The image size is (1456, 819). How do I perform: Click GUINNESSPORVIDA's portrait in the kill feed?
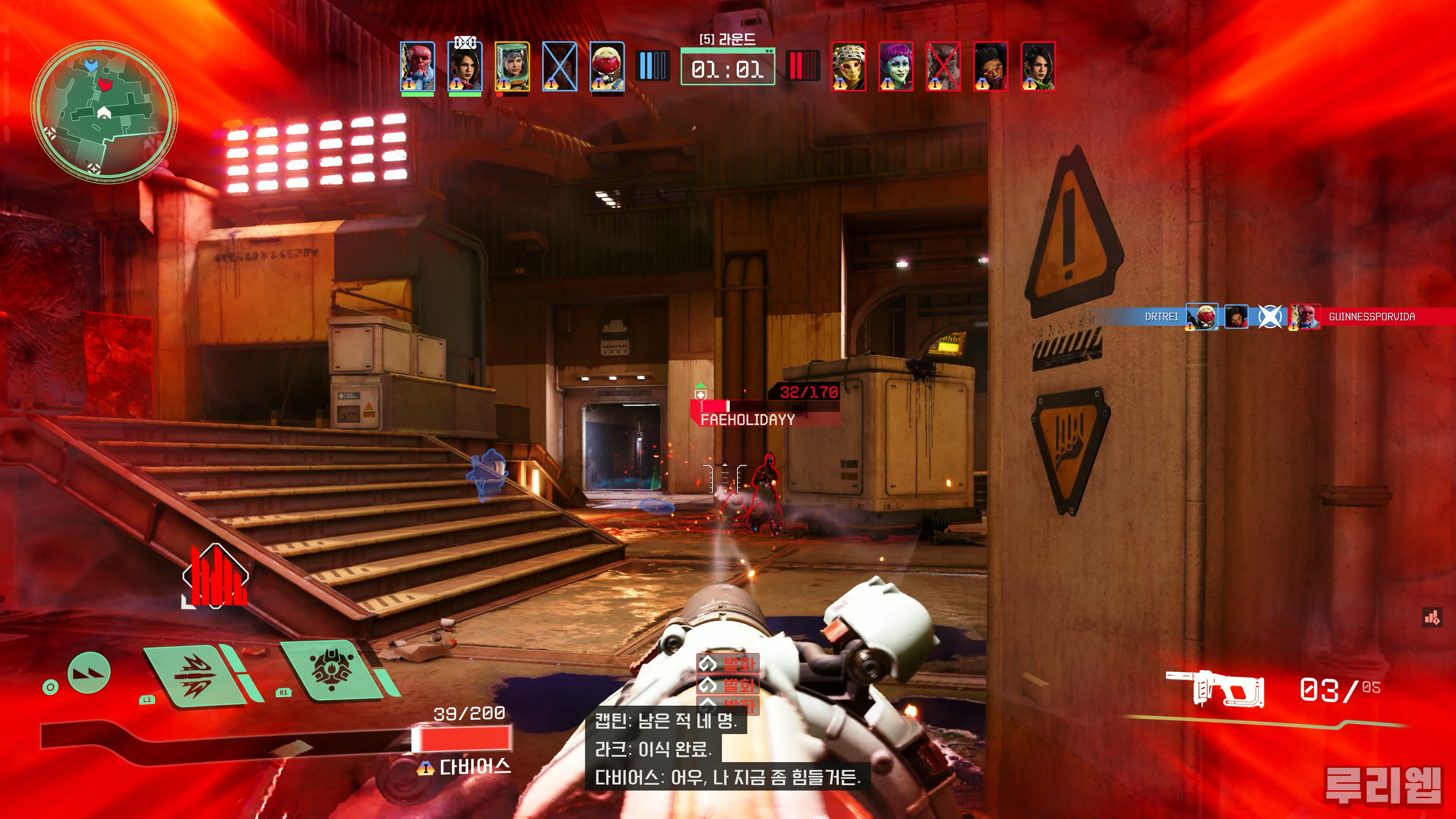click(x=1305, y=317)
